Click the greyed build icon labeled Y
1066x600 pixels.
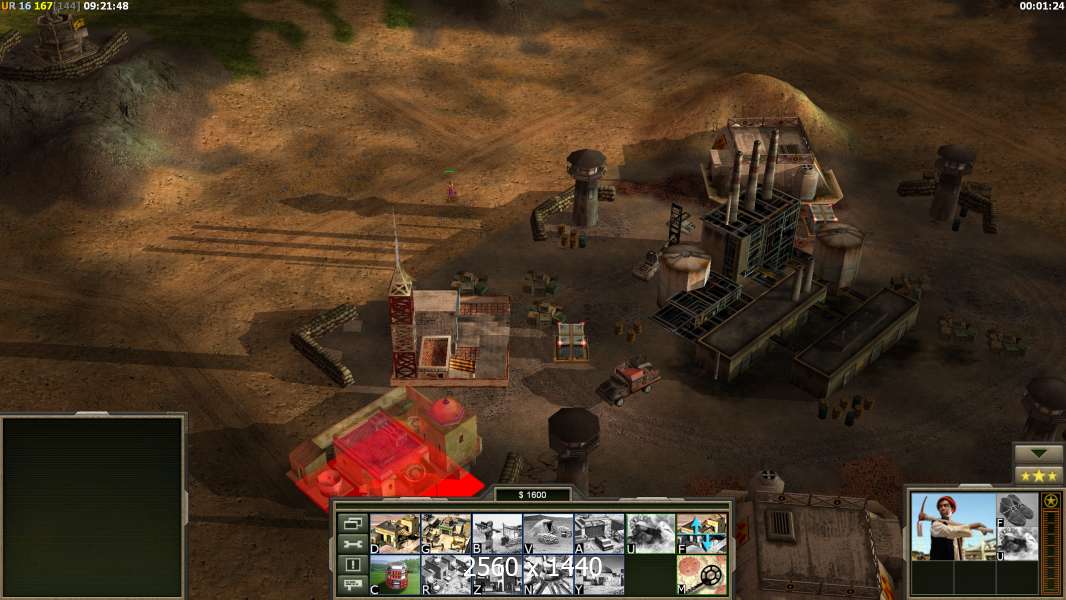coord(599,574)
